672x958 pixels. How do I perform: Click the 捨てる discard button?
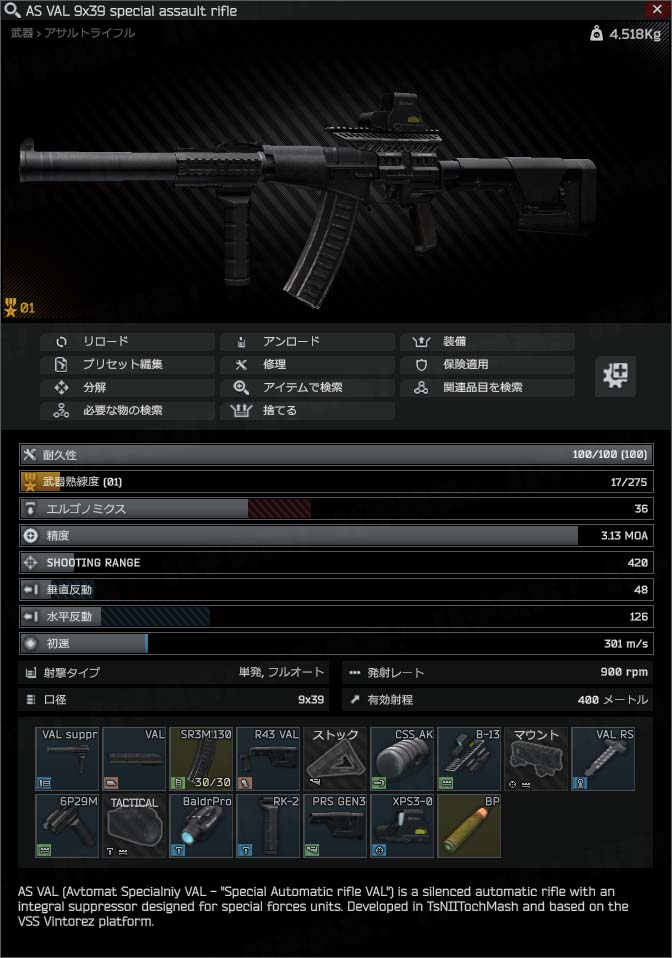307,410
